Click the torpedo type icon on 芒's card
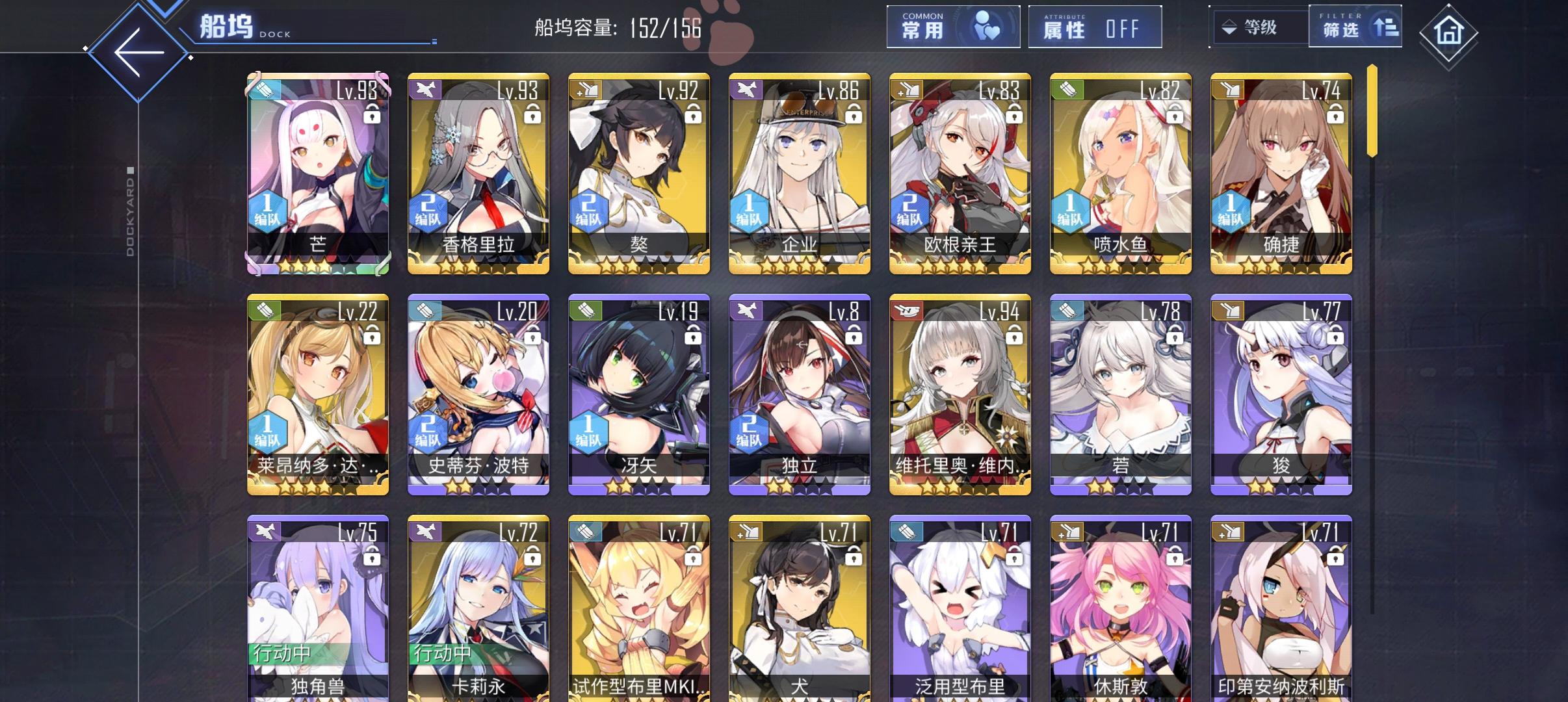Viewport: 1568px width, 702px height. pos(266,89)
